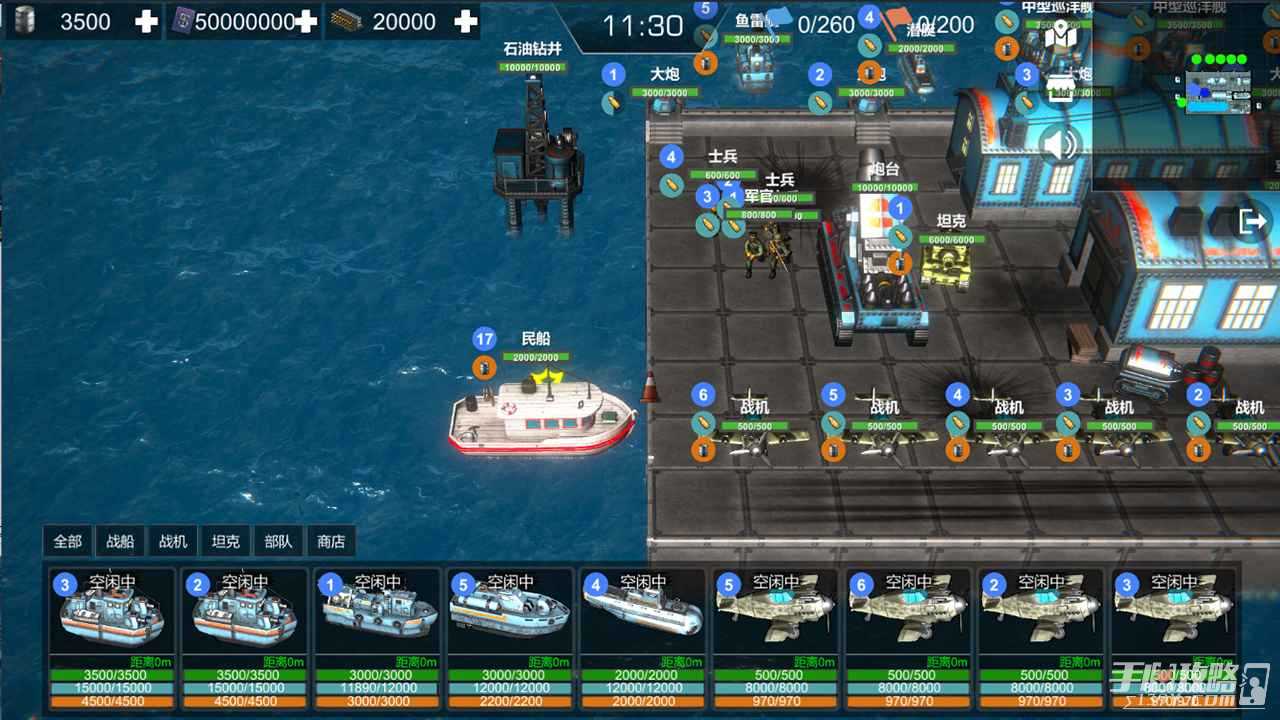Switch to the 部队 tab
The height and width of the screenshot is (720, 1280).
[278, 541]
